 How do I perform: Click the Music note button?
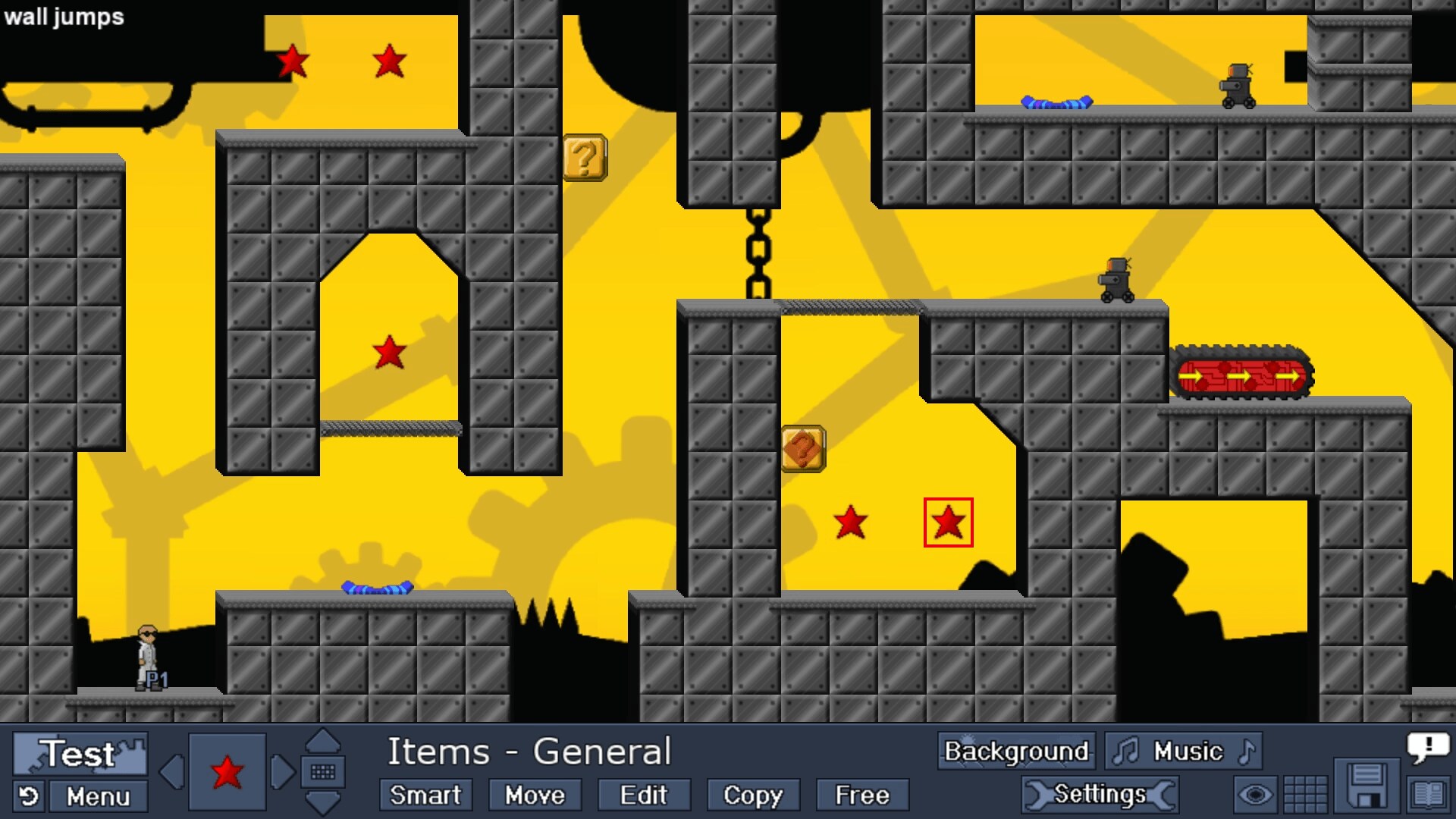1183,752
